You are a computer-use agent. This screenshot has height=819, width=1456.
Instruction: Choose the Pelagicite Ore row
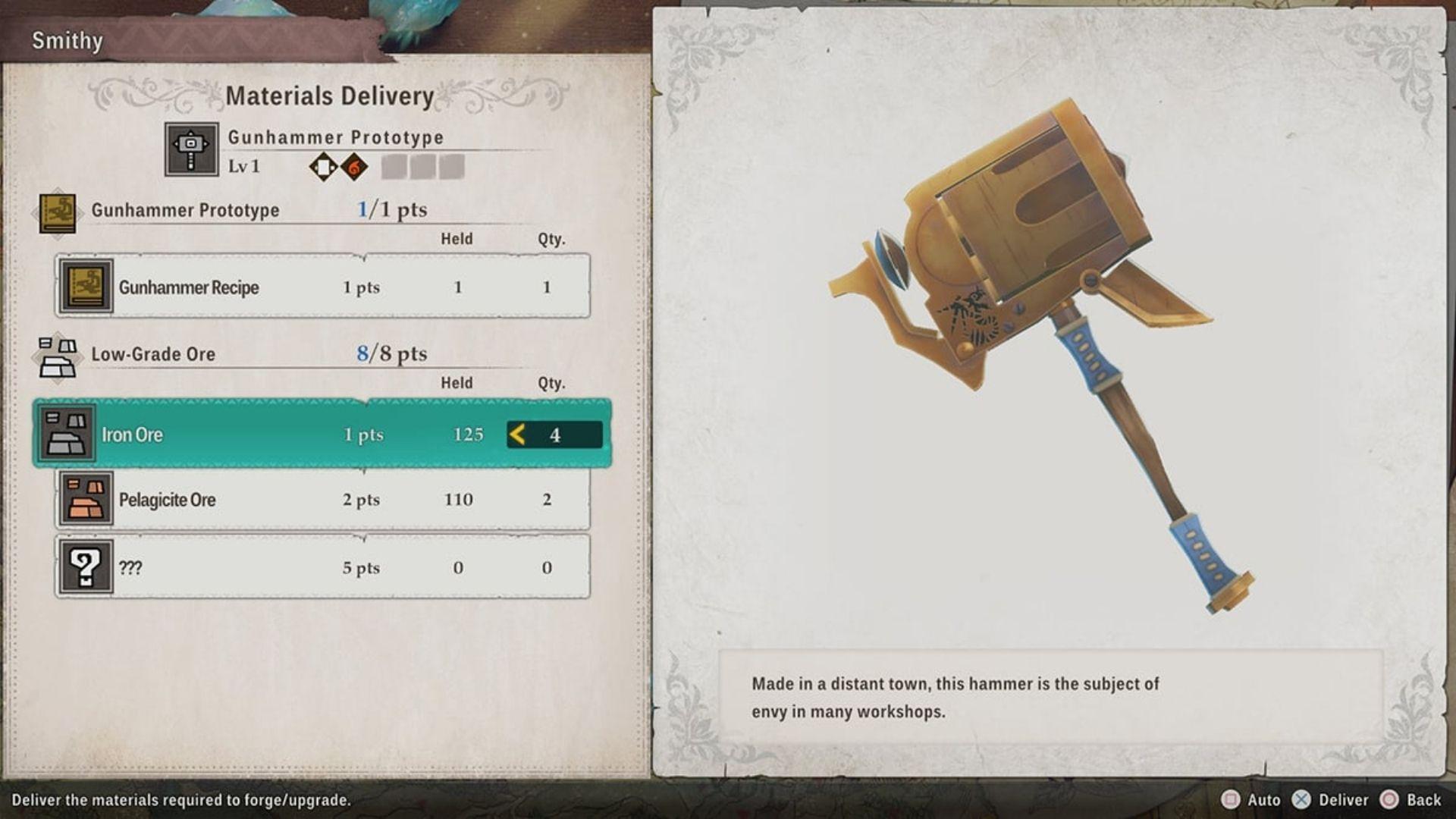click(322, 499)
